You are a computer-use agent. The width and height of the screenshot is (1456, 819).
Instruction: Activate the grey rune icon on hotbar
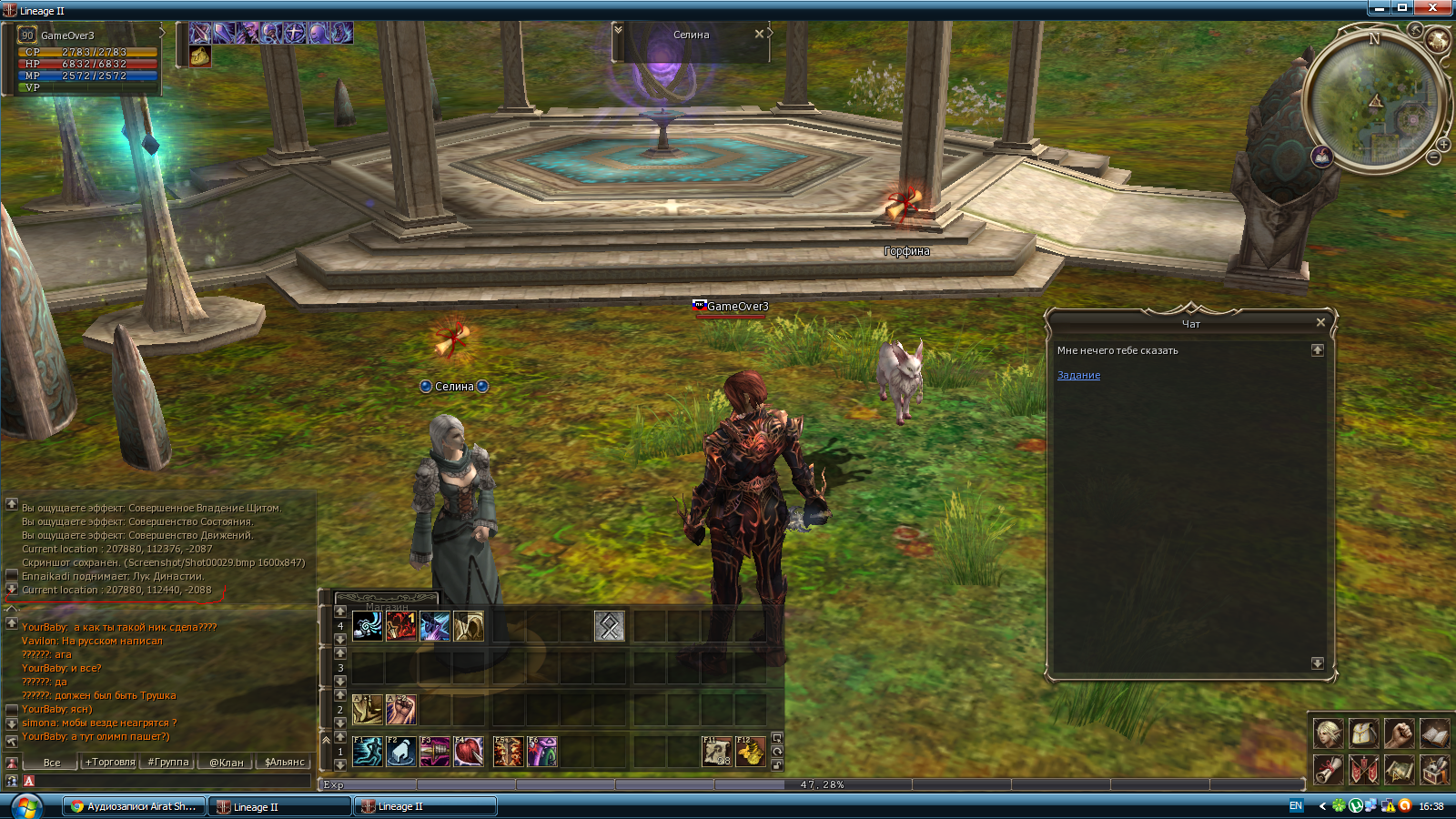pos(609,626)
